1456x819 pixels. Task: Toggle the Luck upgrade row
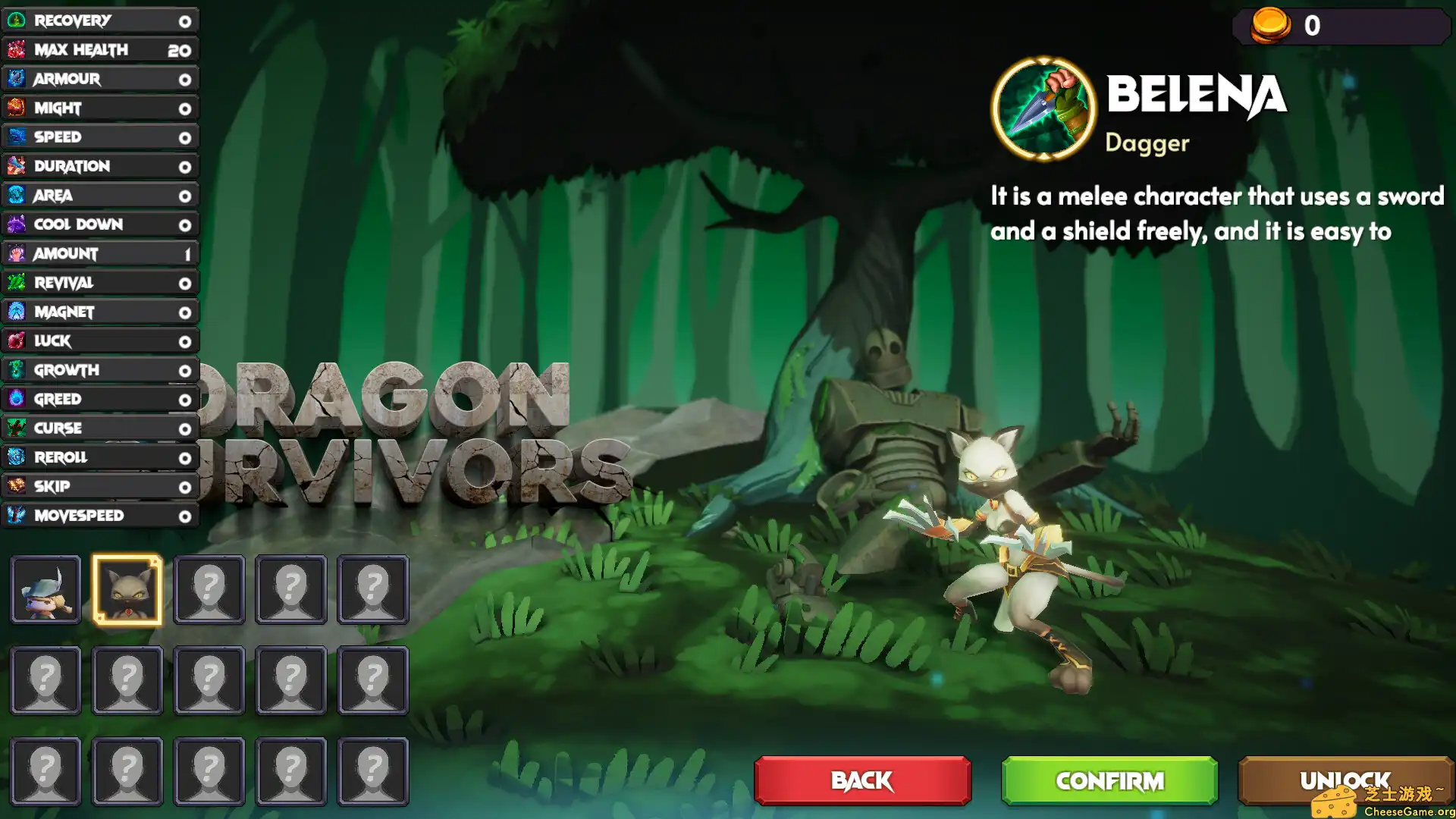99,340
